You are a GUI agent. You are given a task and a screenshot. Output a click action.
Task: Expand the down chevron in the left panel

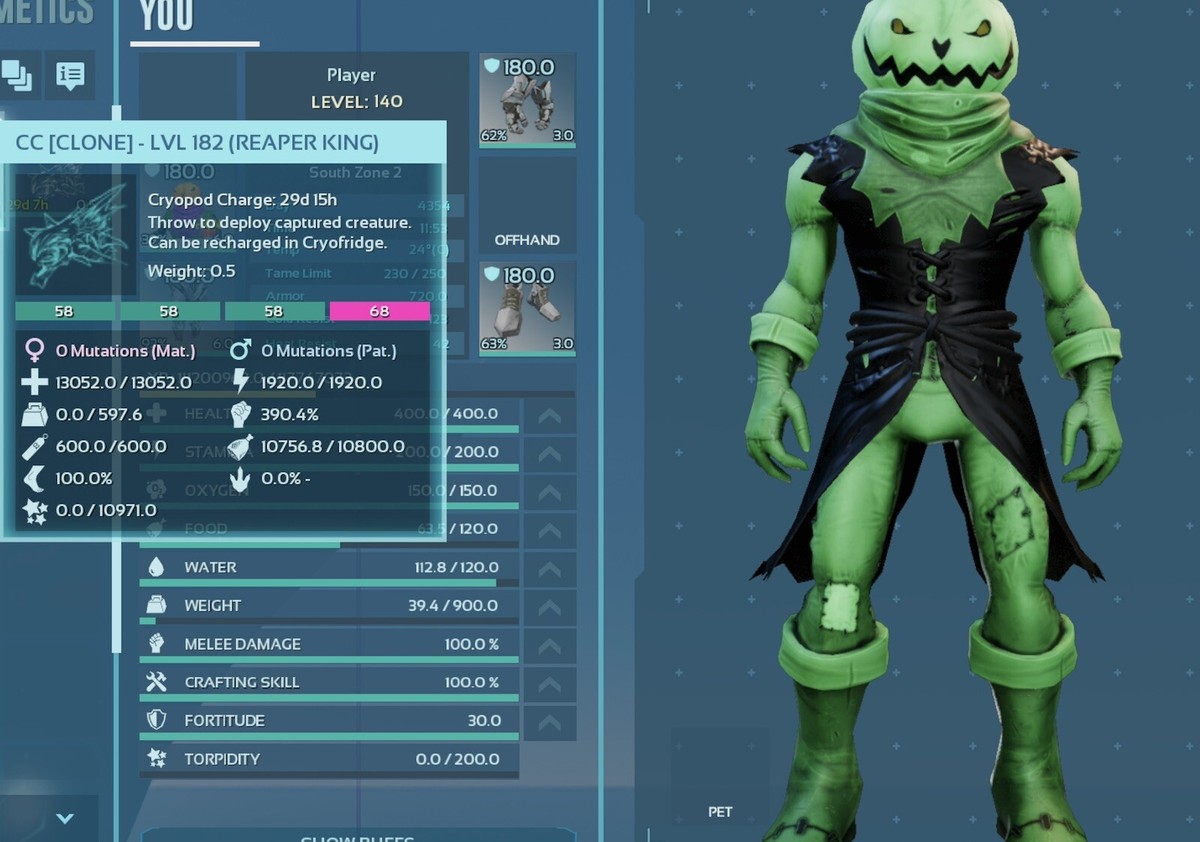click(x=65, y=818)
